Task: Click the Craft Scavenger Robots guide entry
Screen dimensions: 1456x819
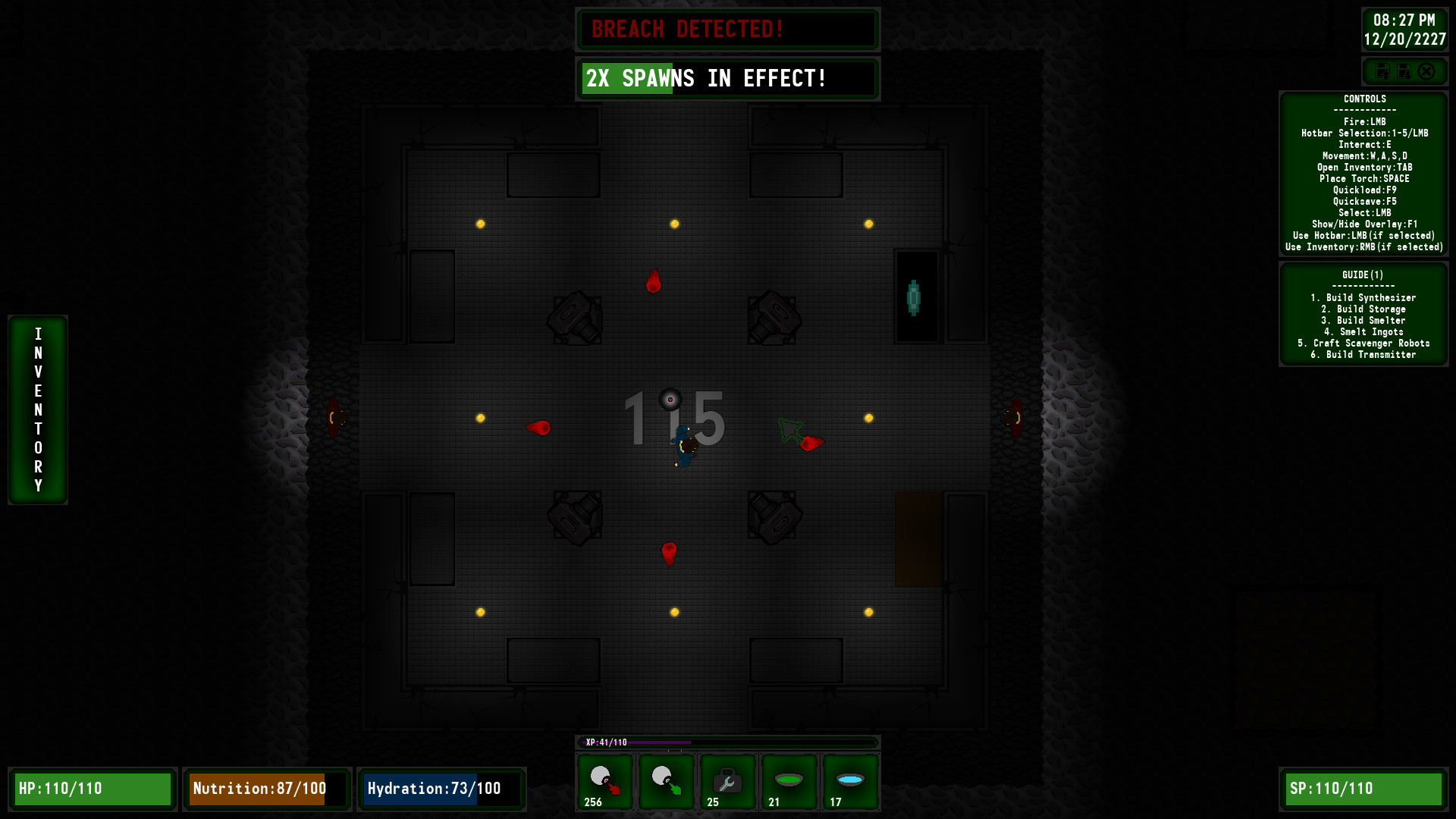Action: pyautogui.click(x=1363, y=343)
